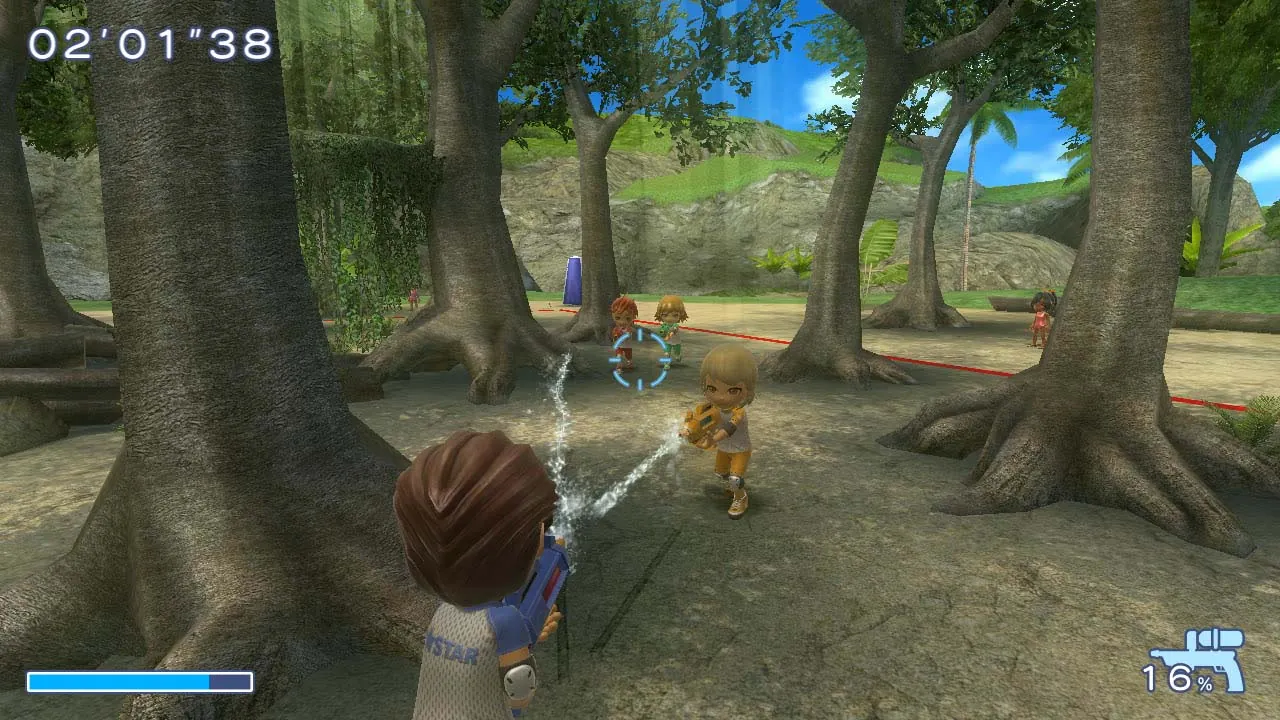Click the green-shirted child near the red line
The height and width of the screenshot is (720, 1280).
668,320
